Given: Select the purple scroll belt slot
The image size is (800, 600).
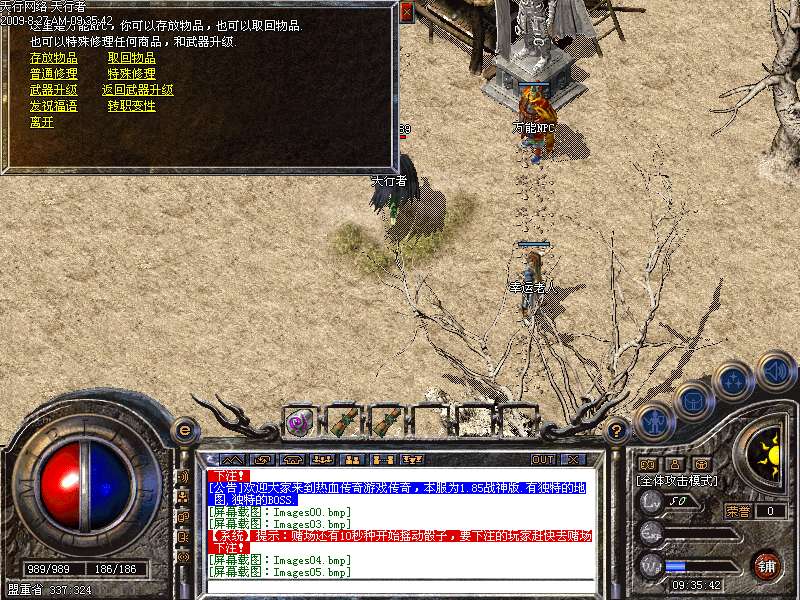Looking at the screenshot, I should [299, 421].
